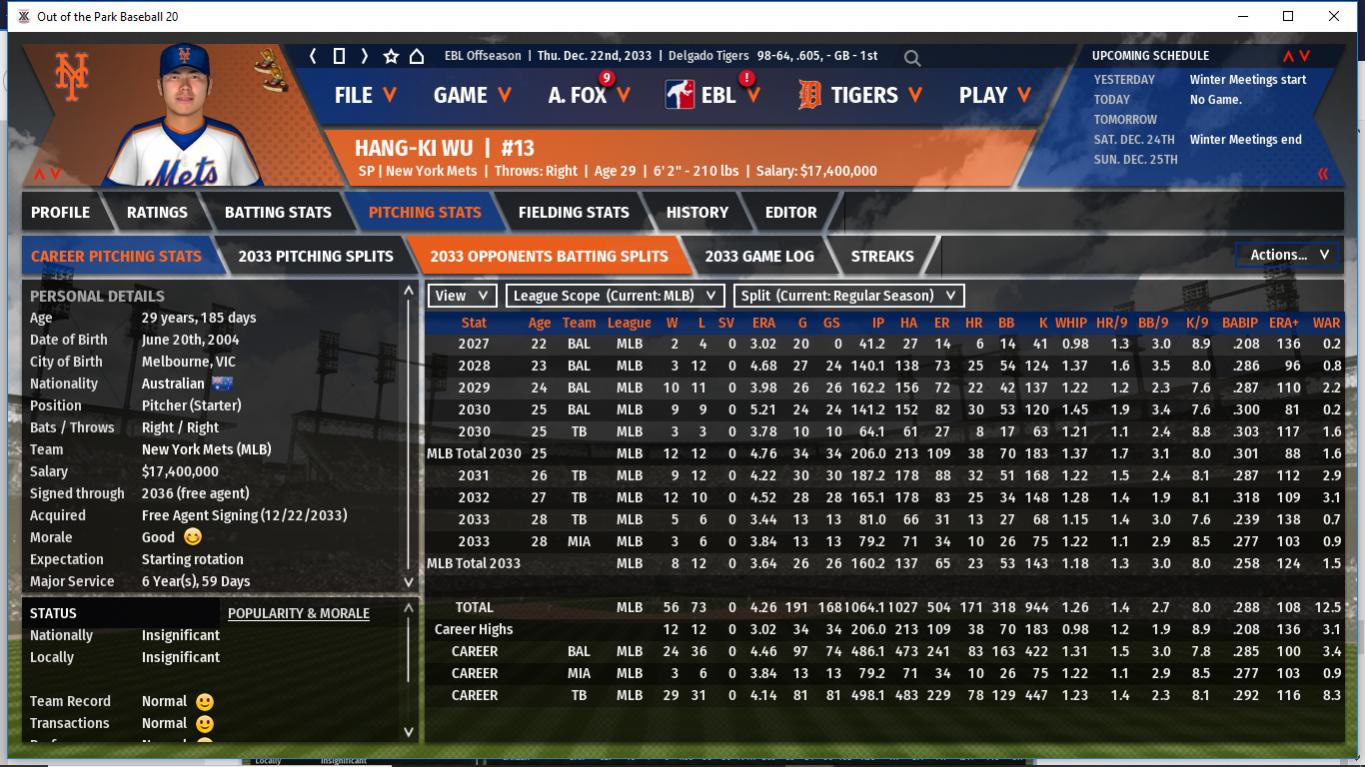Open the EBL league menu
Viewport: 1365px width, 767px height.
coord(714,95)
